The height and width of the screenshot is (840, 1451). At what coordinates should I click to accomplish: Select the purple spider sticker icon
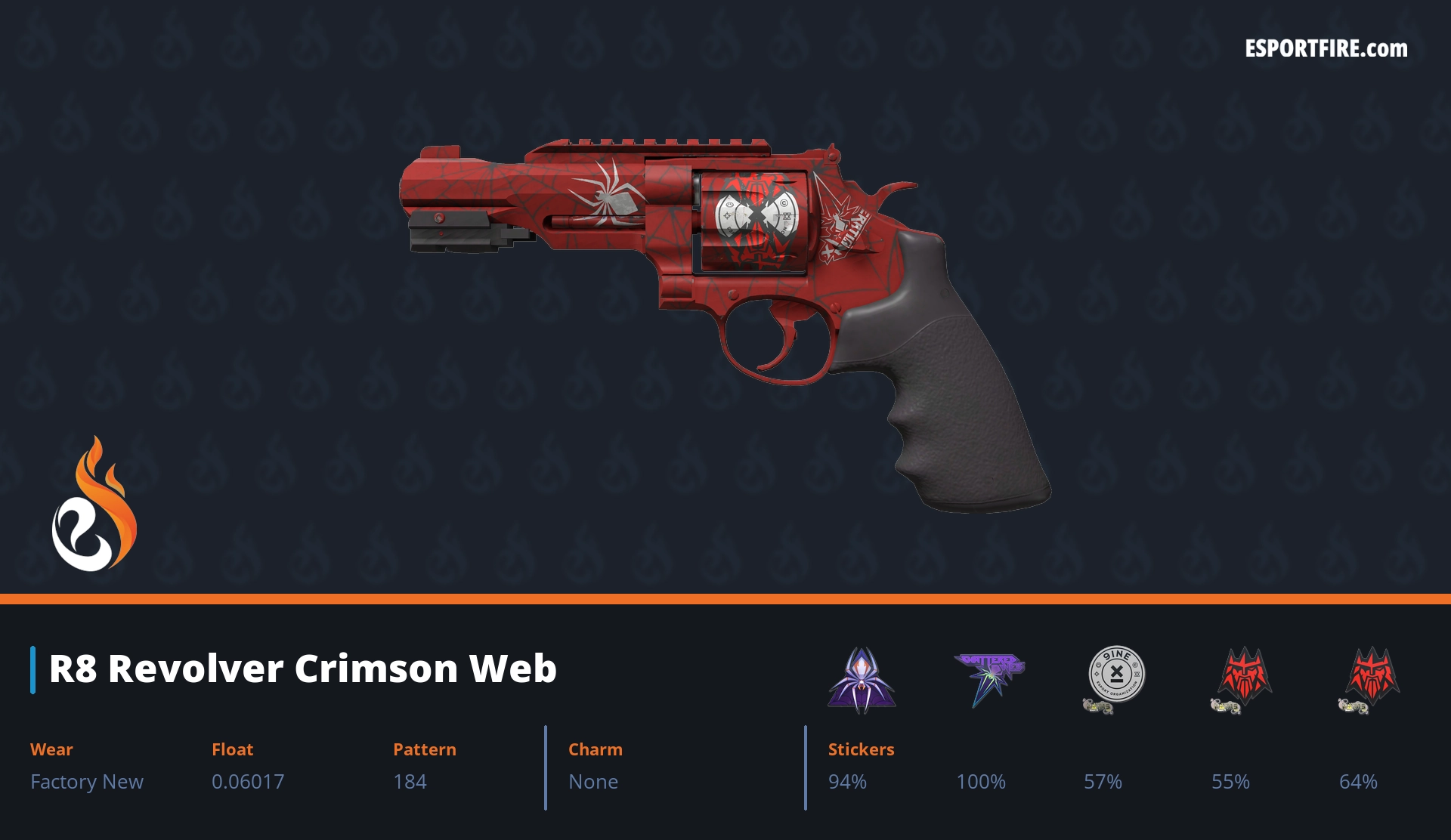coord(862,678)
